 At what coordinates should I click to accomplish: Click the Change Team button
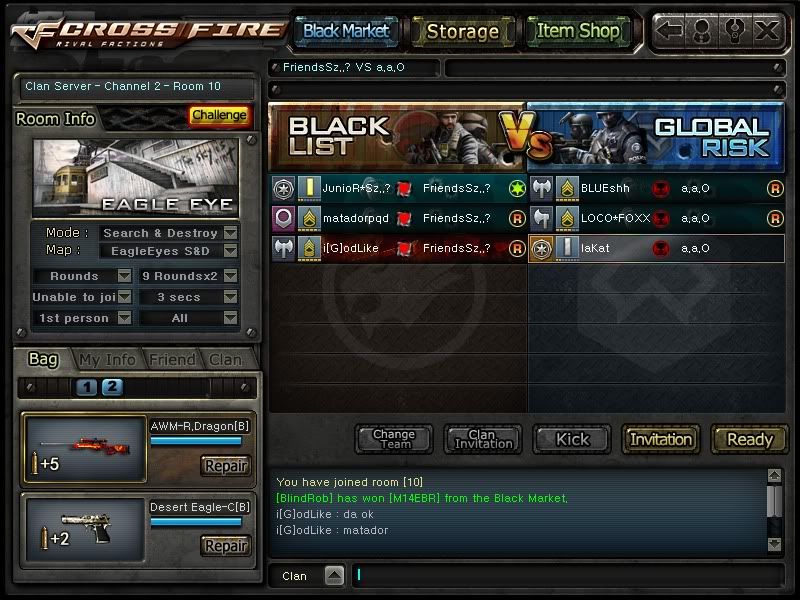point(394,439)
